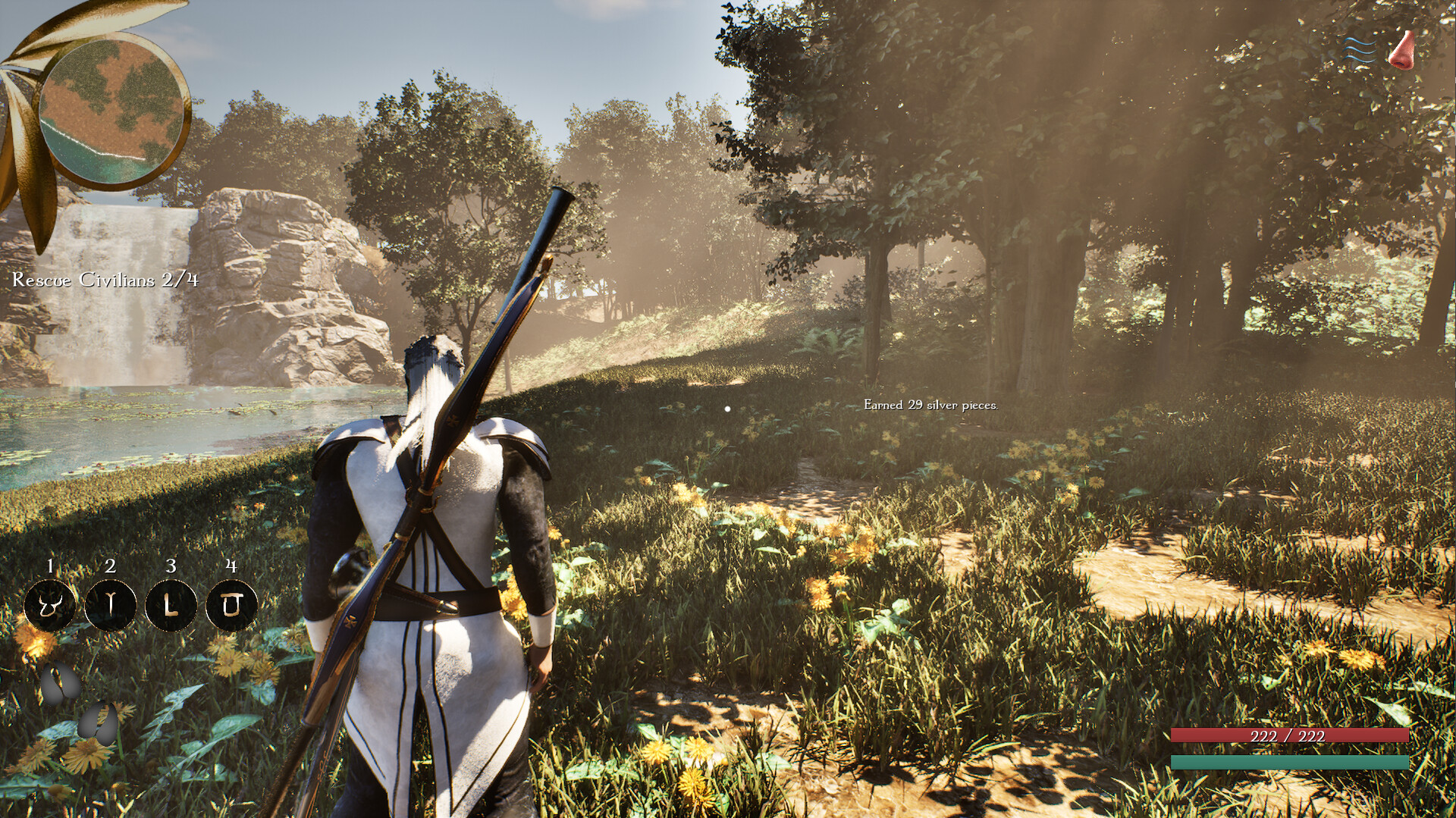Click the 222/222 health bar
The height and width of the screenshot is (818, 1456).
tap(1291, 735)
